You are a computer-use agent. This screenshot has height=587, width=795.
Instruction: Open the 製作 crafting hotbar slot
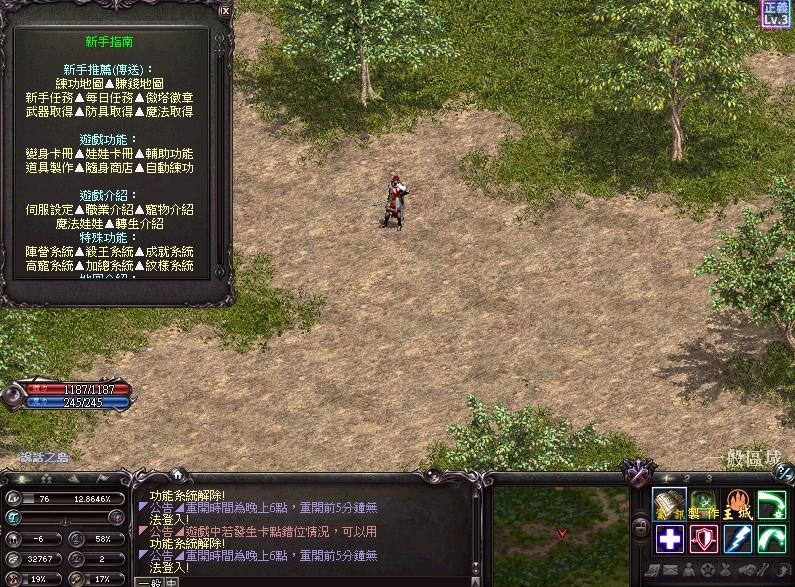coord(704,505)
